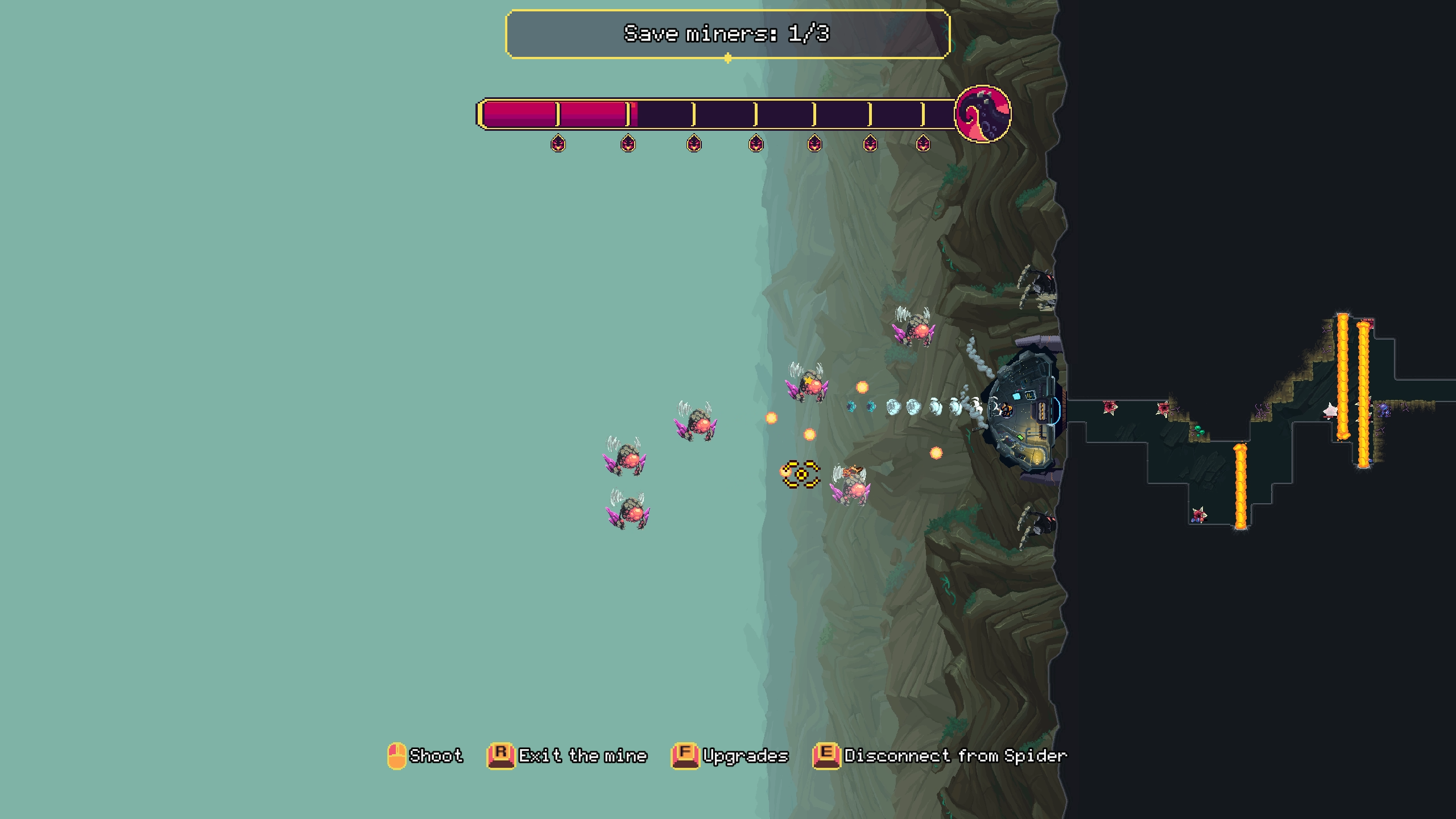Click the first swarm marker below the progress bar
This screenshot has width=1456, height=819.
pyautogui.click(x=559, y=144)
